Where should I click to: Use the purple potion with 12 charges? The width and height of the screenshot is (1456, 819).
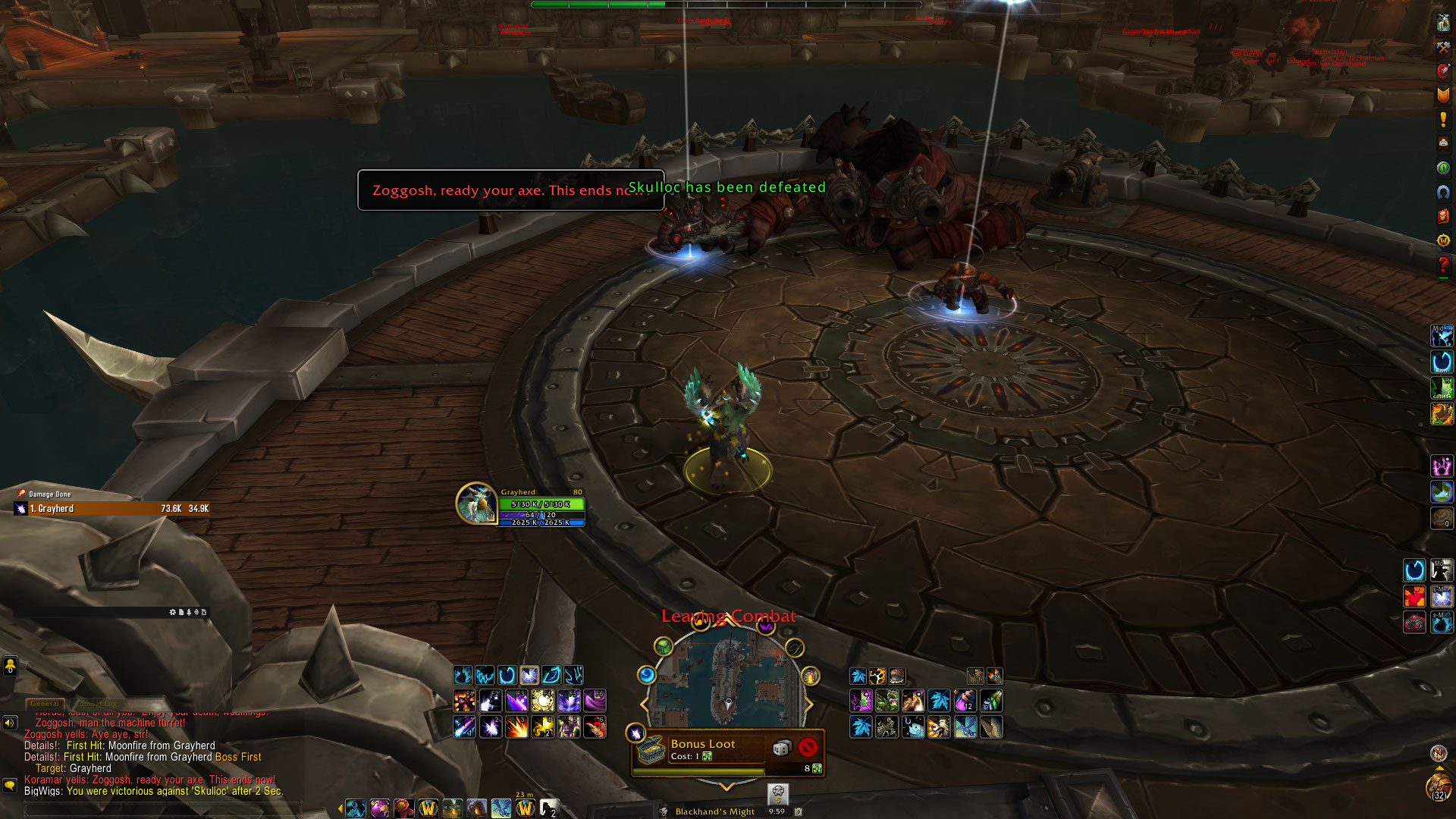click(965, 701)
